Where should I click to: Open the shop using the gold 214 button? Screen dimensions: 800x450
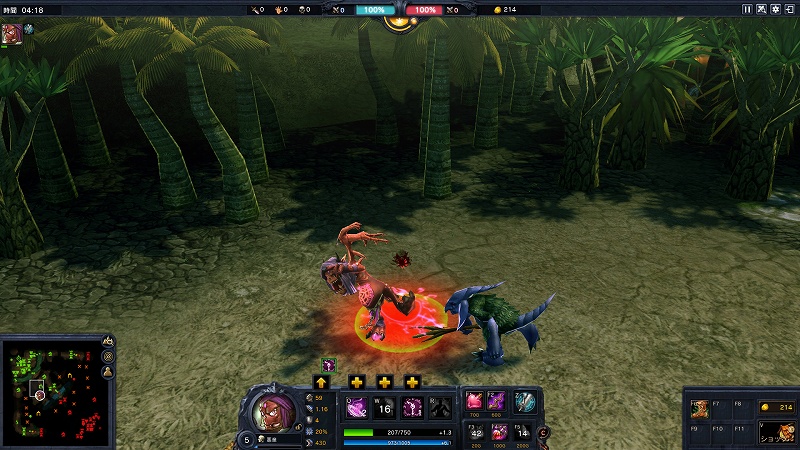coord(778,407)
